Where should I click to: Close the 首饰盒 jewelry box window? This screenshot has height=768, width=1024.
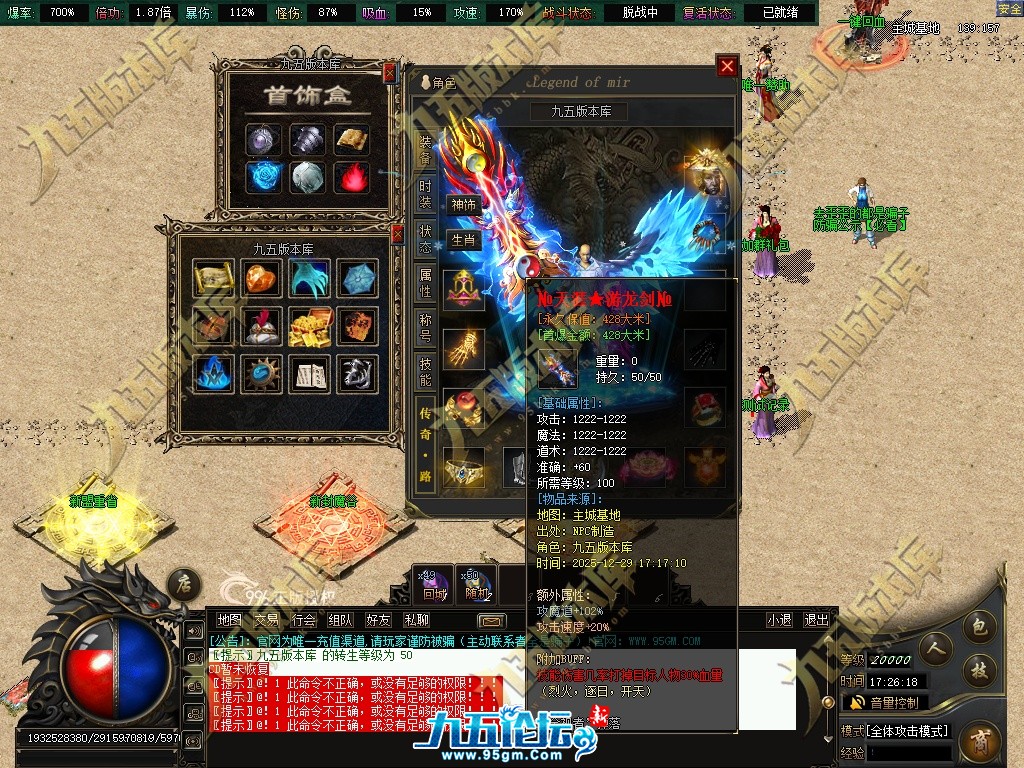tap(389, 72)
